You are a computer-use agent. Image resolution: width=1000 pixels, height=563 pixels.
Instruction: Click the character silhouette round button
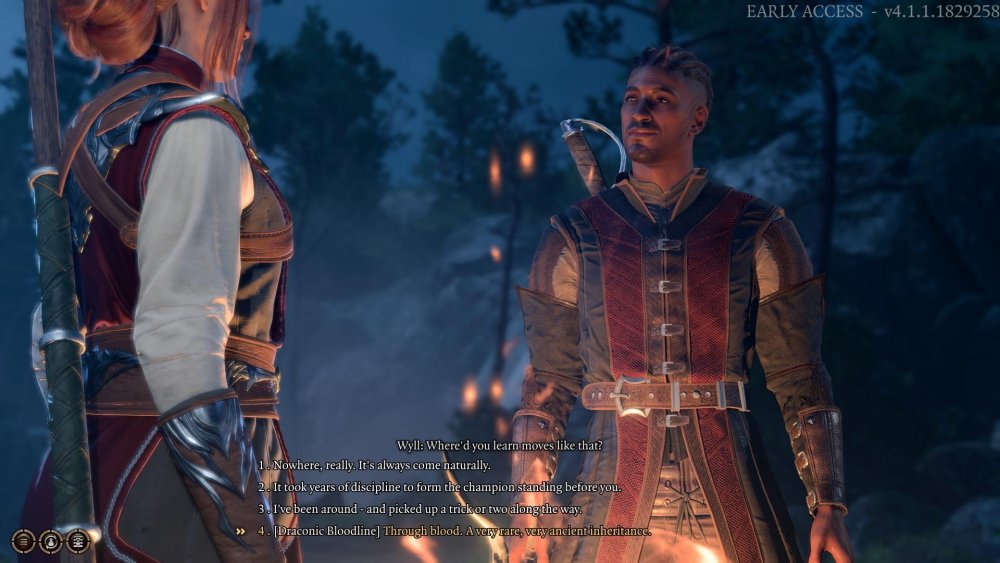pyautogui.click(x=50, y=541)
